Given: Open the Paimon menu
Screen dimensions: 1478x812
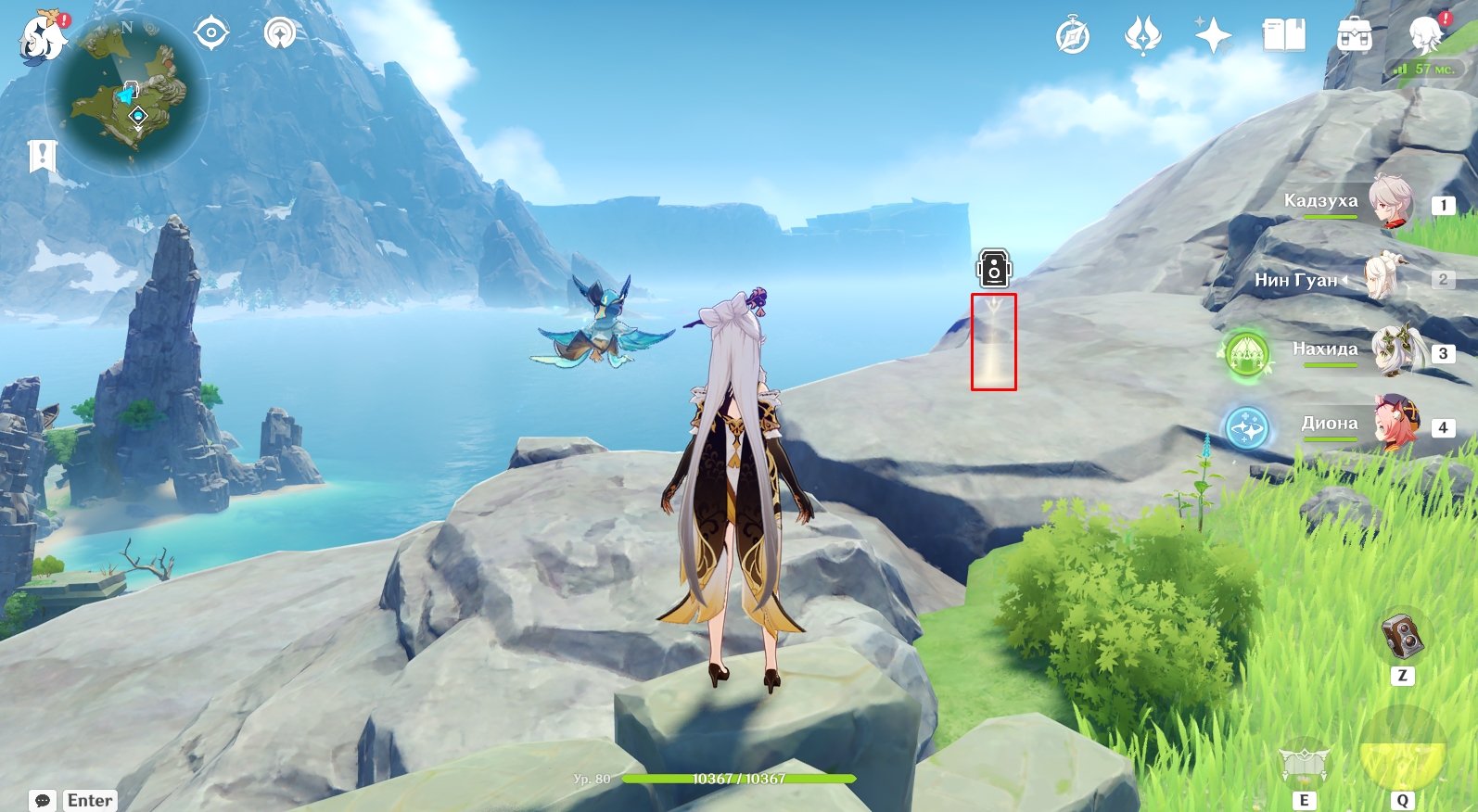Looking at the screenshot, I should [42, 38].
